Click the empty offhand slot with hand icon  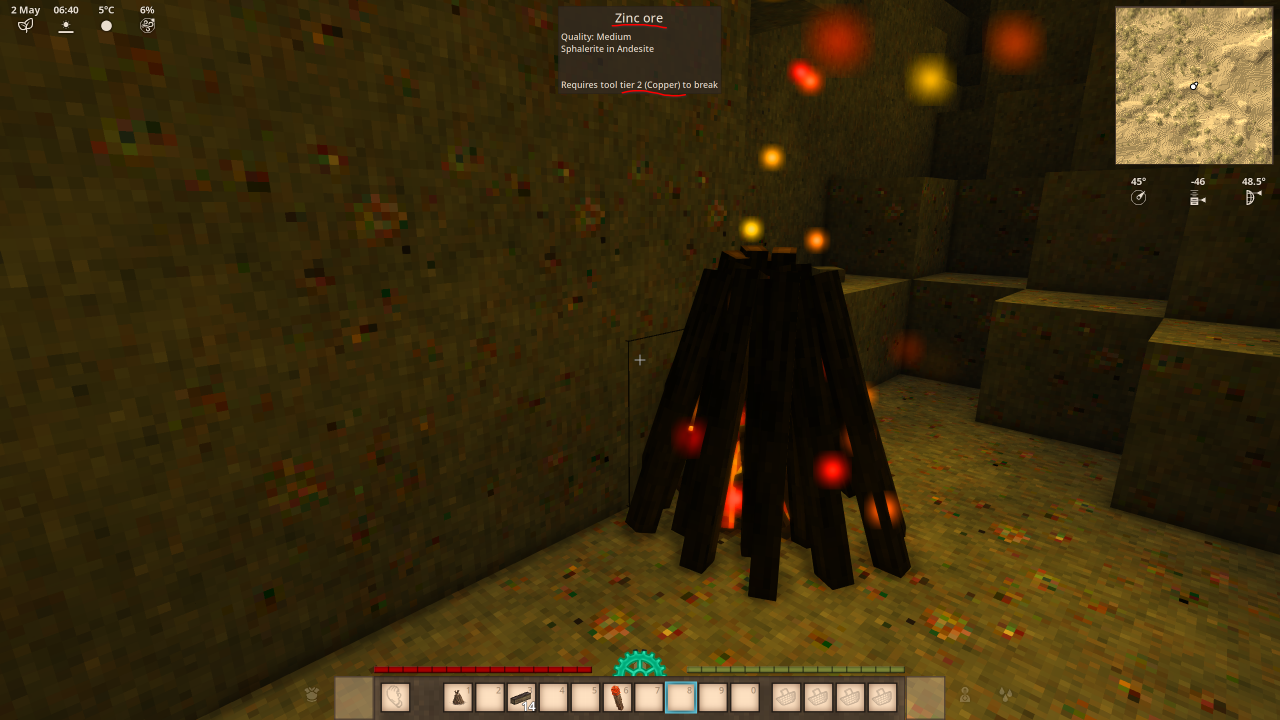tap(393, 697)
